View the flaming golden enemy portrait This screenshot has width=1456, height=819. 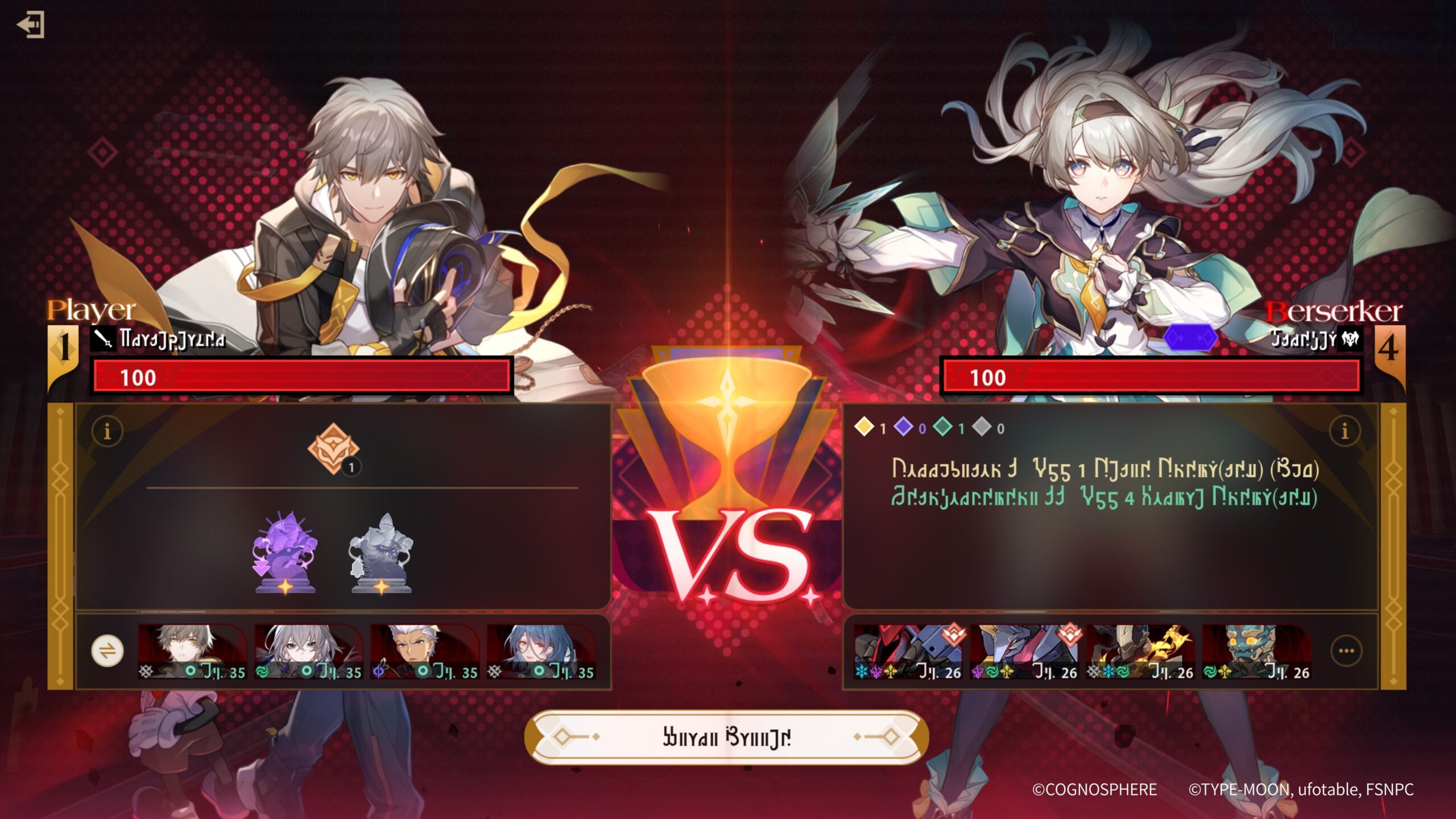(1140, 652)
